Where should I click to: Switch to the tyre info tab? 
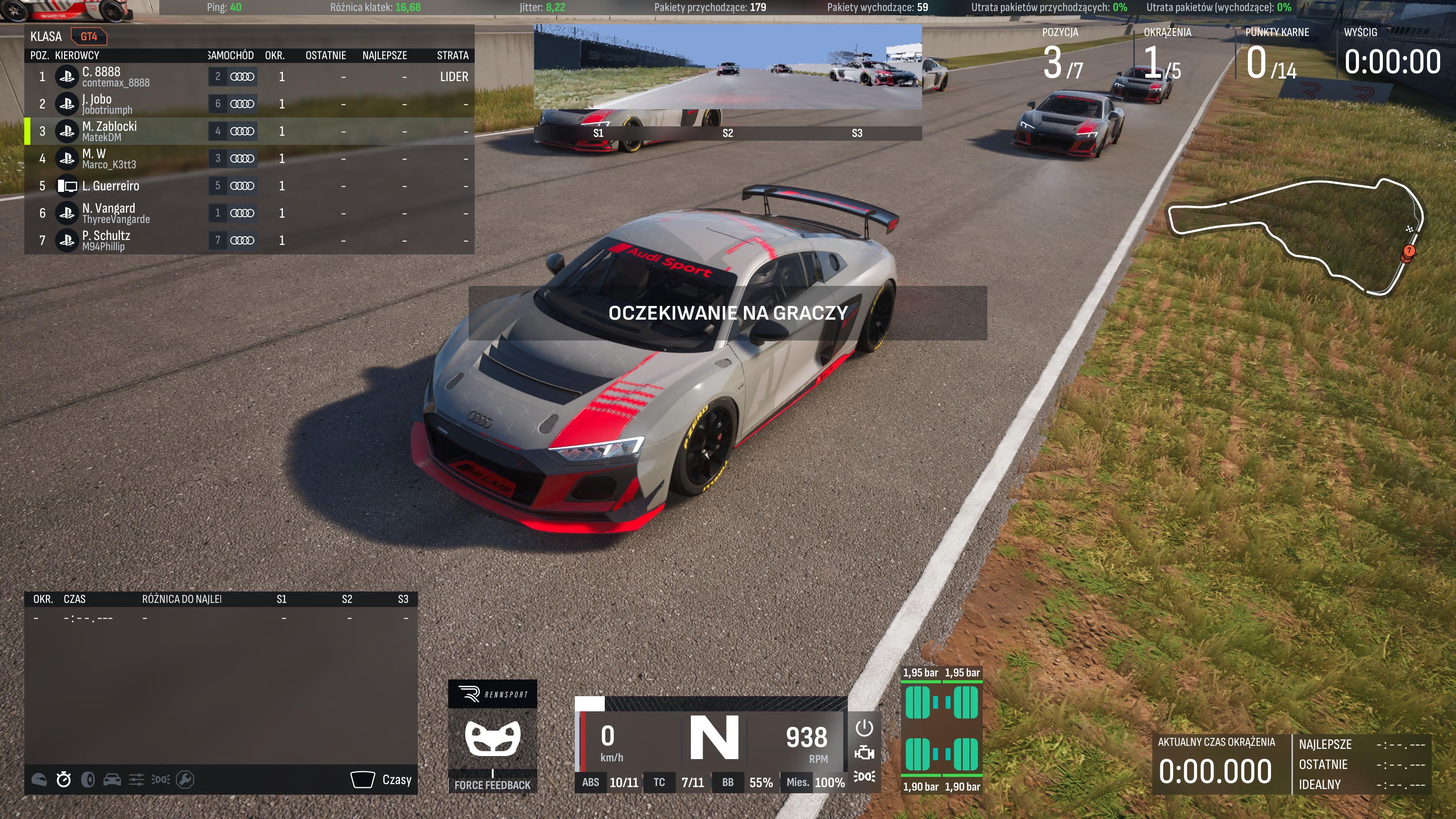pyautogui.click(x=88, y=780)
